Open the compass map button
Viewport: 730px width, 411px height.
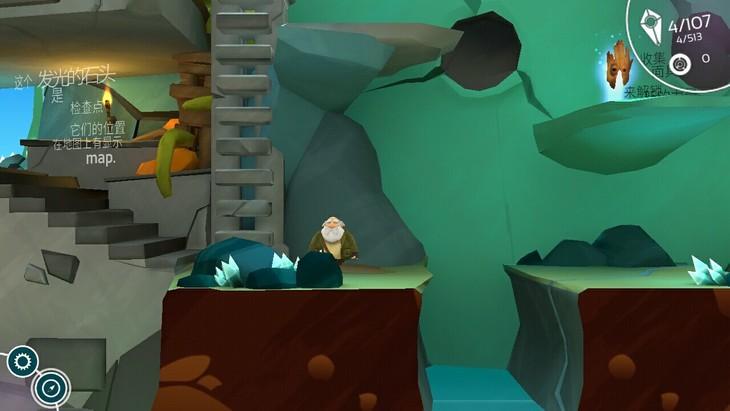point(50,387)
